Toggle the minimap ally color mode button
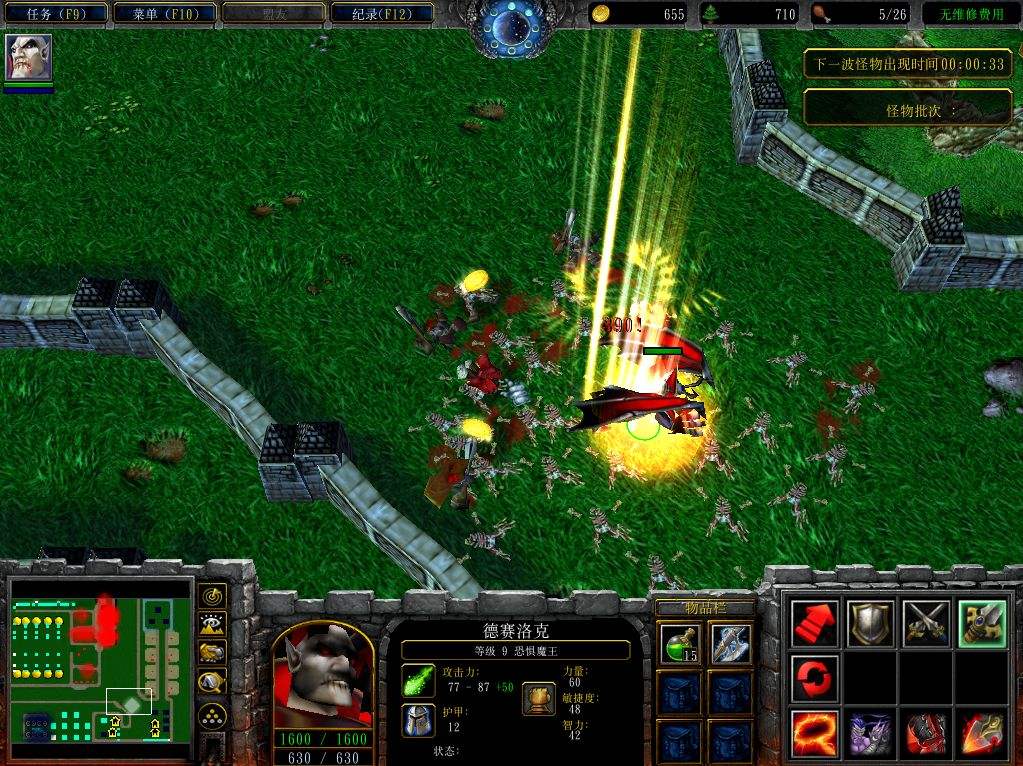The image size is (1023, 766). [x=212, y=654]
